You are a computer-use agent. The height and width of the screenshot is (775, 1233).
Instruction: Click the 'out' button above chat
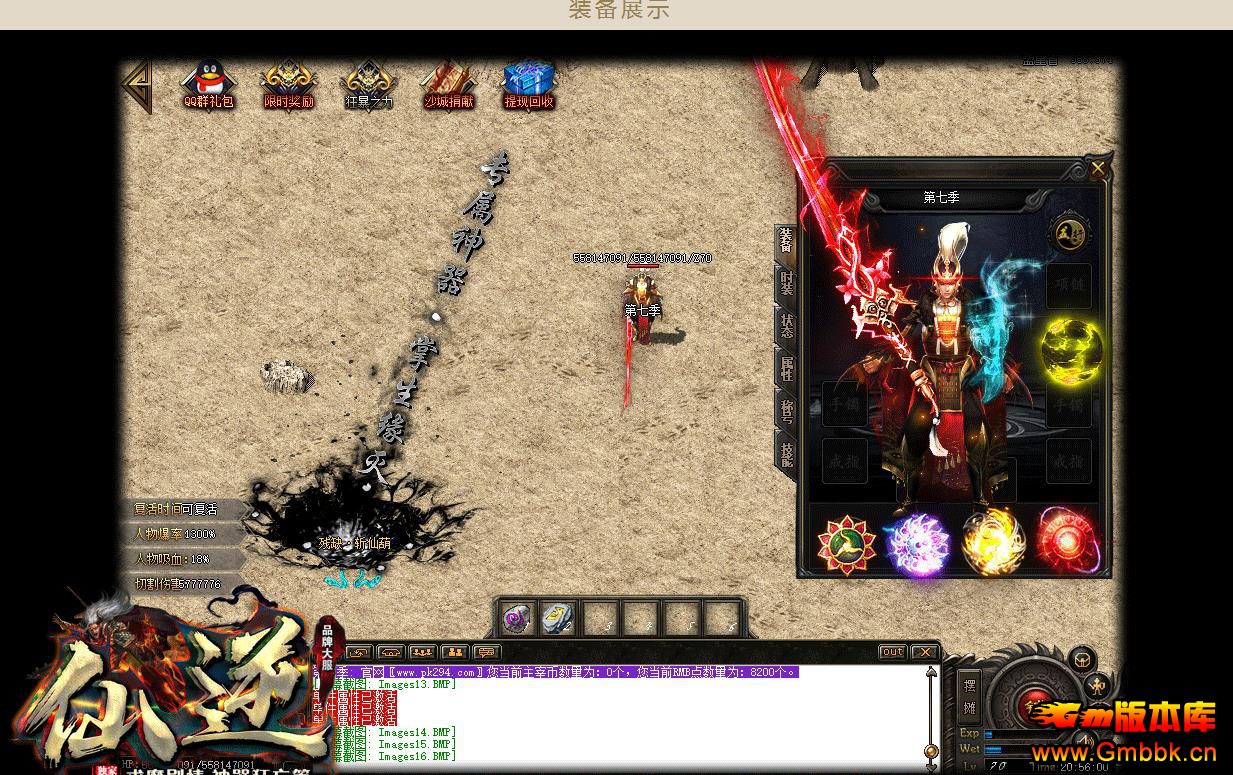coord(892,652)
